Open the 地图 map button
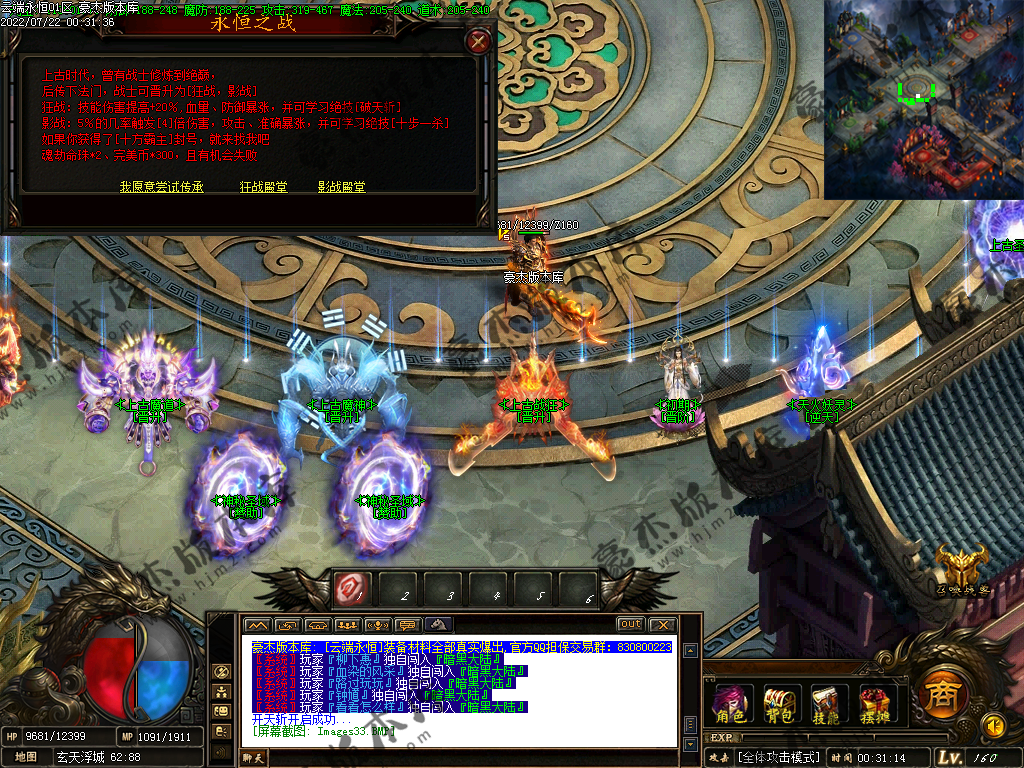Screen dimensions: 1024x768 pos(26,757)
